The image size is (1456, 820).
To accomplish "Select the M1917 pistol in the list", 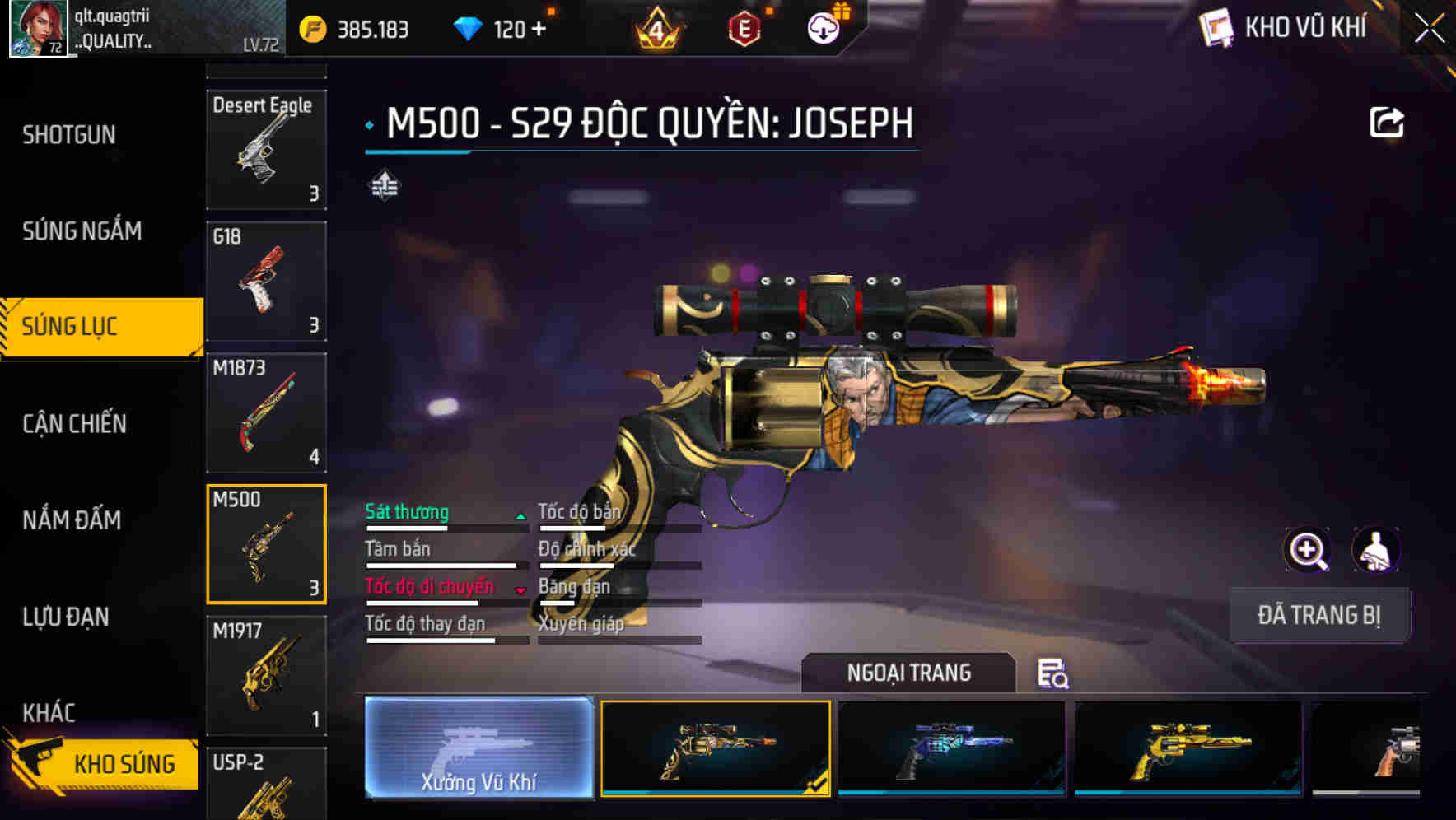I will [x=265, y=675].
